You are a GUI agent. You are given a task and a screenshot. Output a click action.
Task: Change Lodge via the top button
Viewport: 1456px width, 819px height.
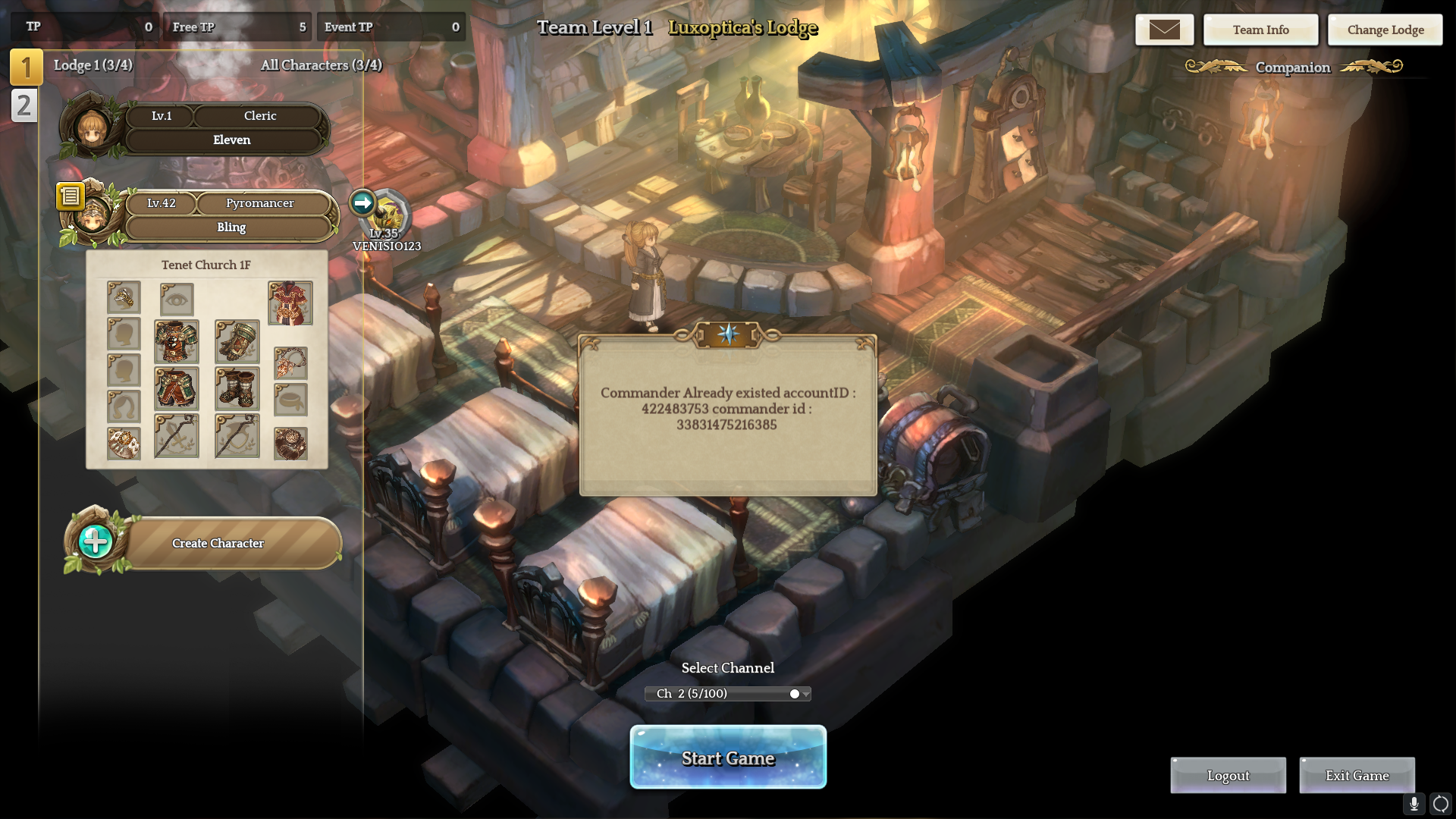(x=1385, y=30)
